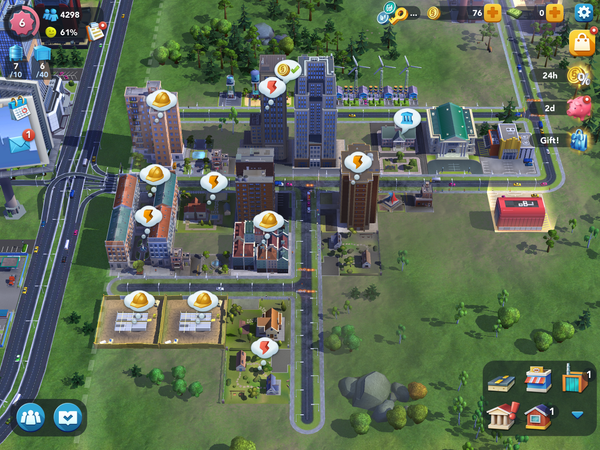Open the residential house build category
This screenshot has height=450, width=600.
click(539, 415)
